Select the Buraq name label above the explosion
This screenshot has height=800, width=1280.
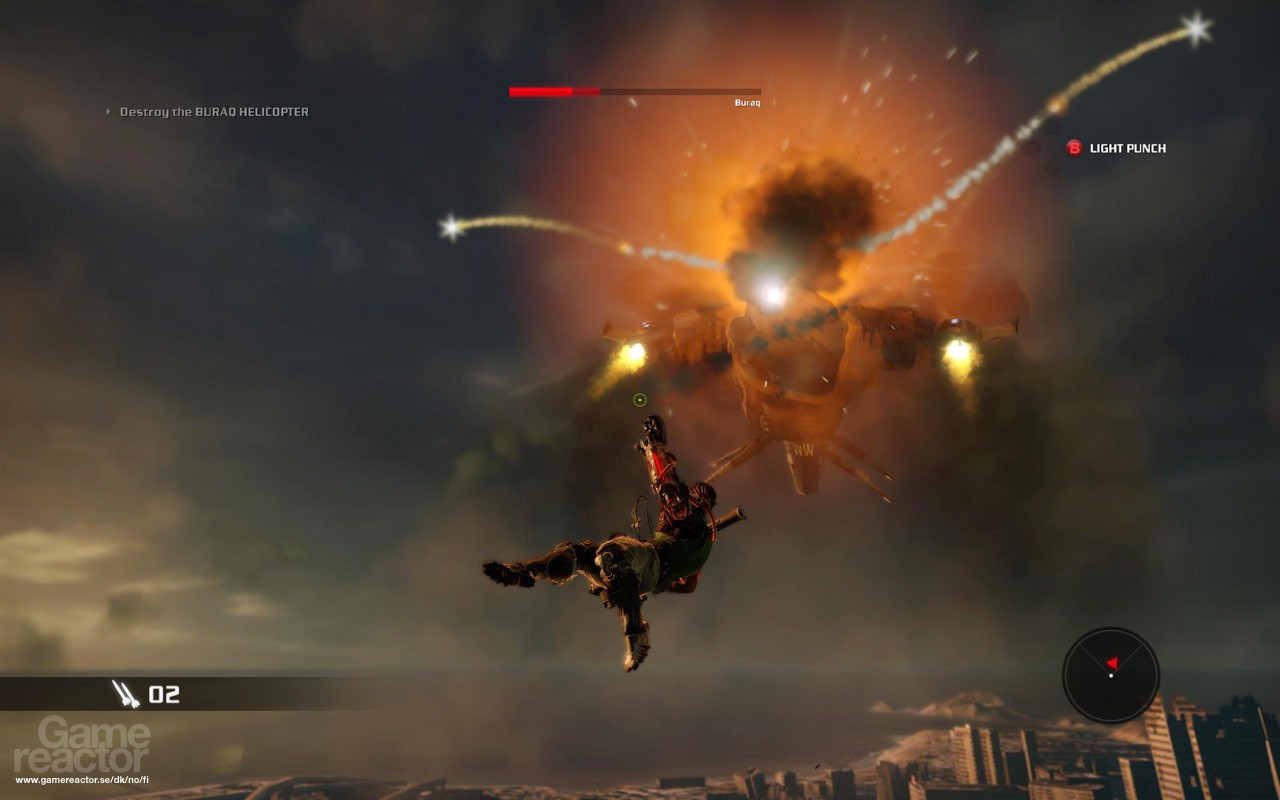747,103
